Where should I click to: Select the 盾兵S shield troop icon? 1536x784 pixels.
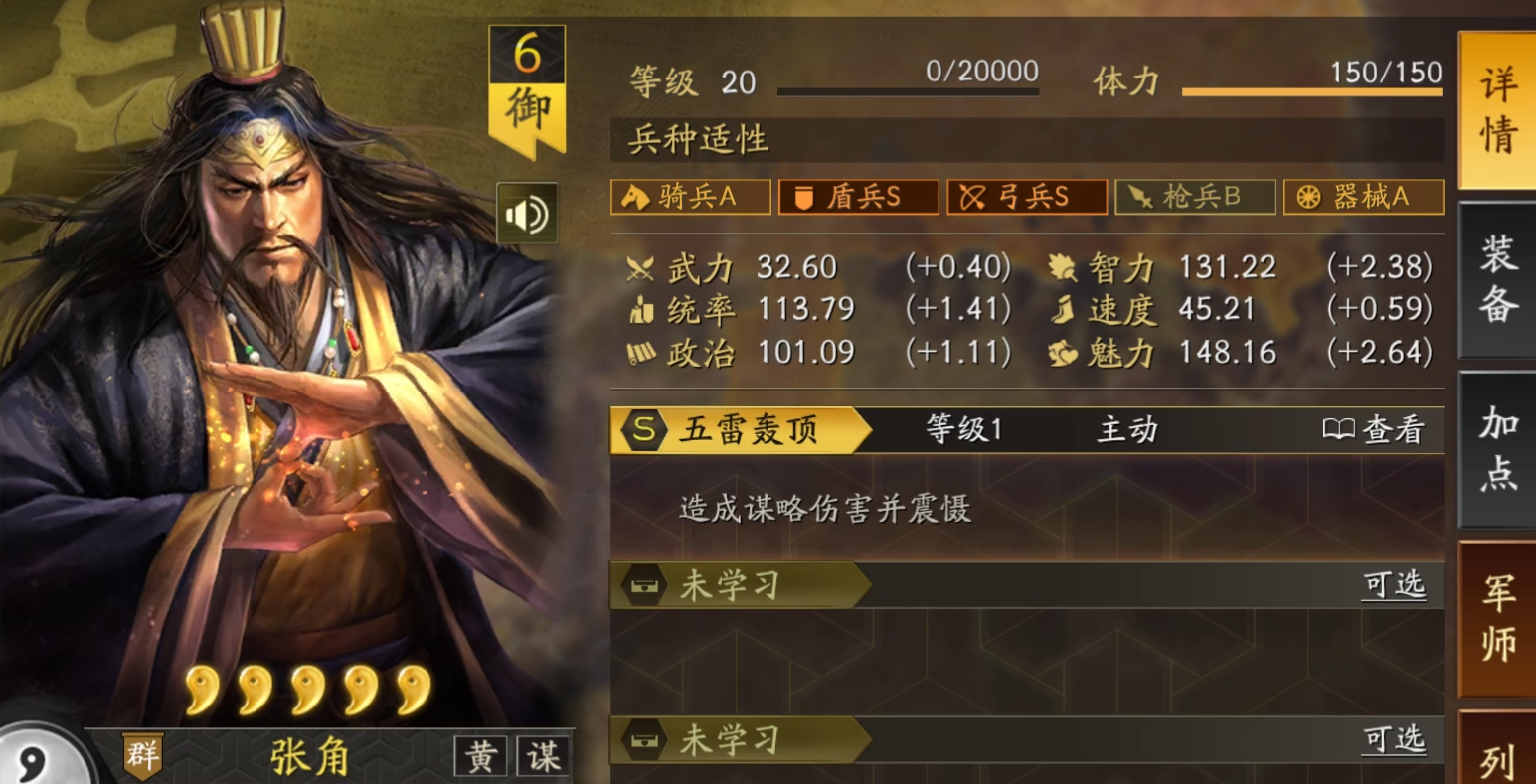(x=858, y=197)
